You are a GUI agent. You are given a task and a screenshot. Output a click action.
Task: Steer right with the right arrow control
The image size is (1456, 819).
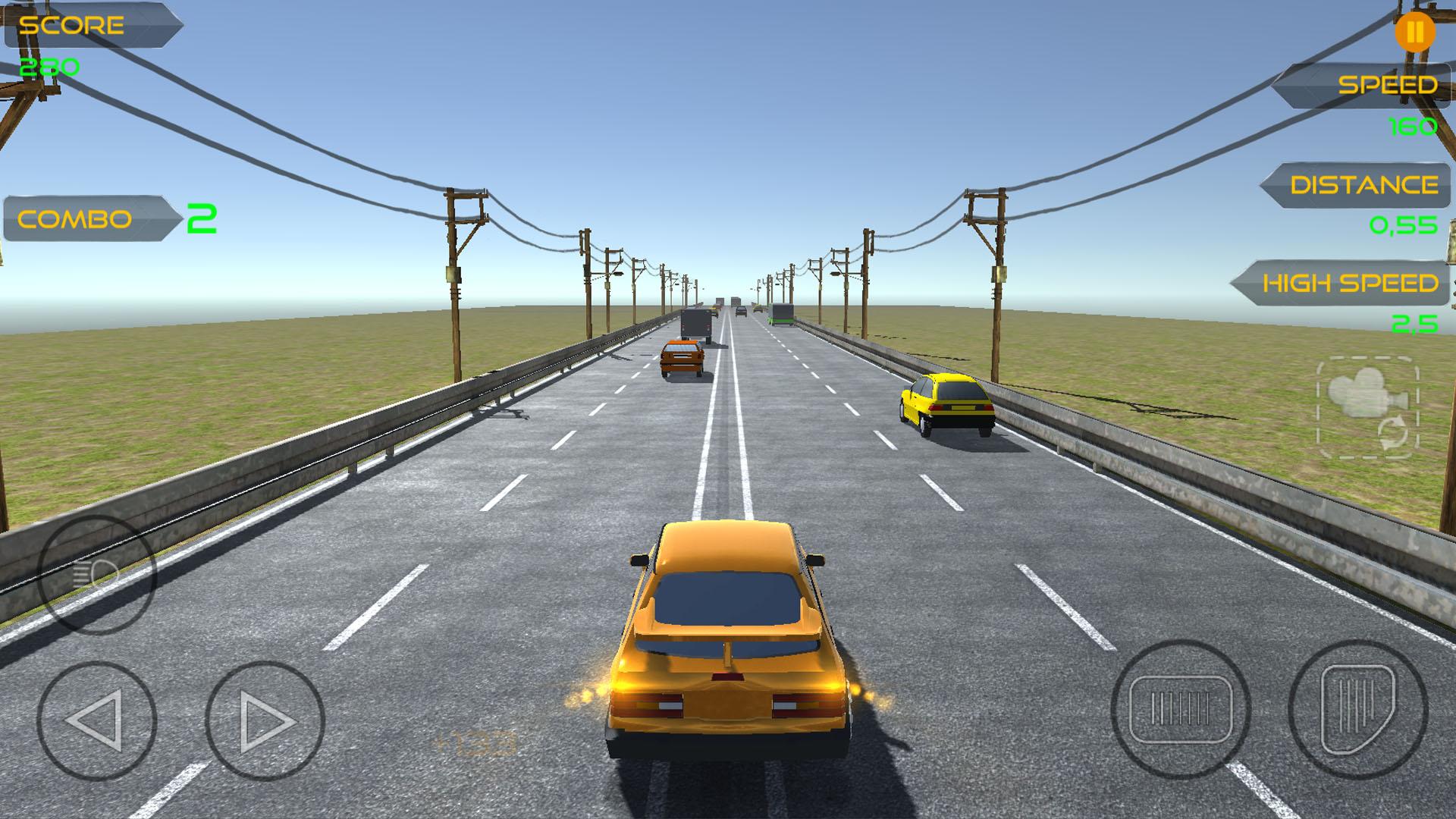click(265, 719)
